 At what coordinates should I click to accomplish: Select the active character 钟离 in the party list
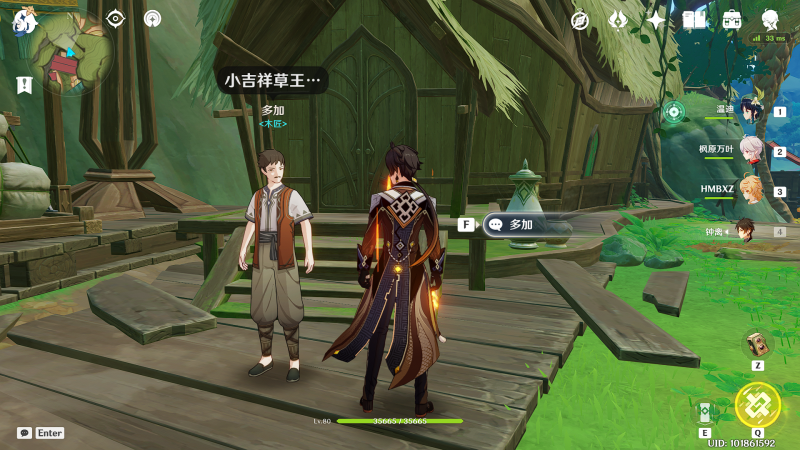tap(746, 231)
